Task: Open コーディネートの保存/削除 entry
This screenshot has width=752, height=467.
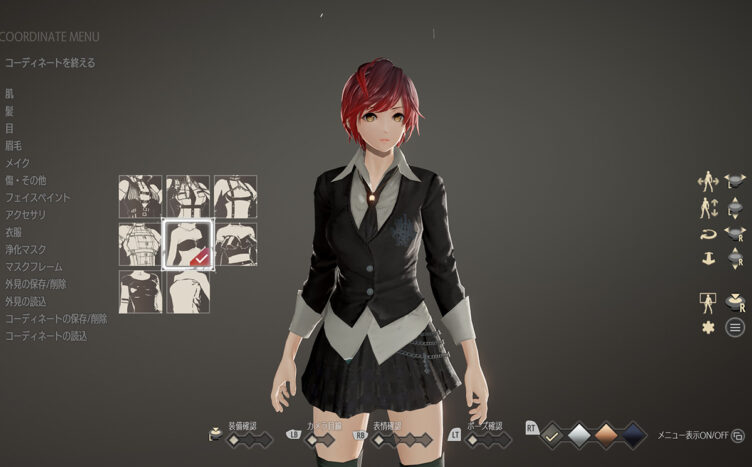Action: click(56, 318)
